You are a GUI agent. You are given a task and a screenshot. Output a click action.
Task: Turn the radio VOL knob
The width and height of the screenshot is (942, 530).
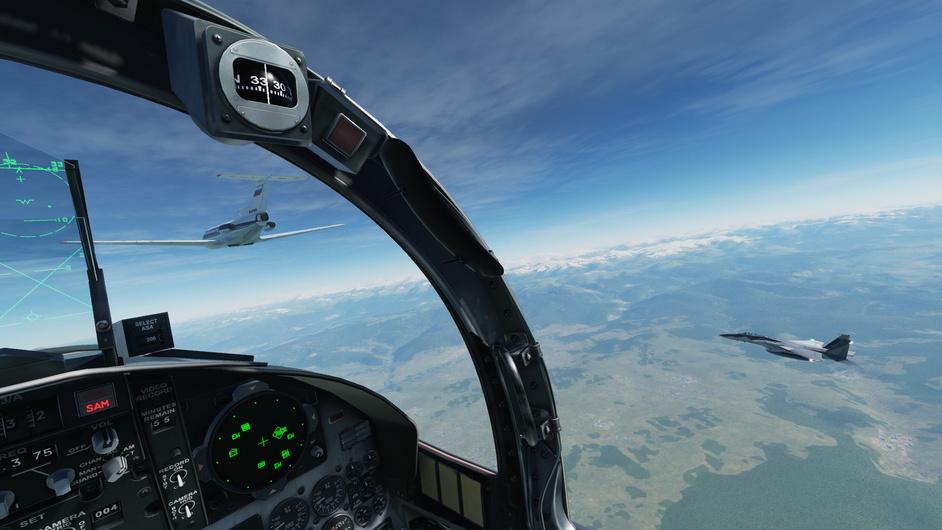click(x=104, y=439)
